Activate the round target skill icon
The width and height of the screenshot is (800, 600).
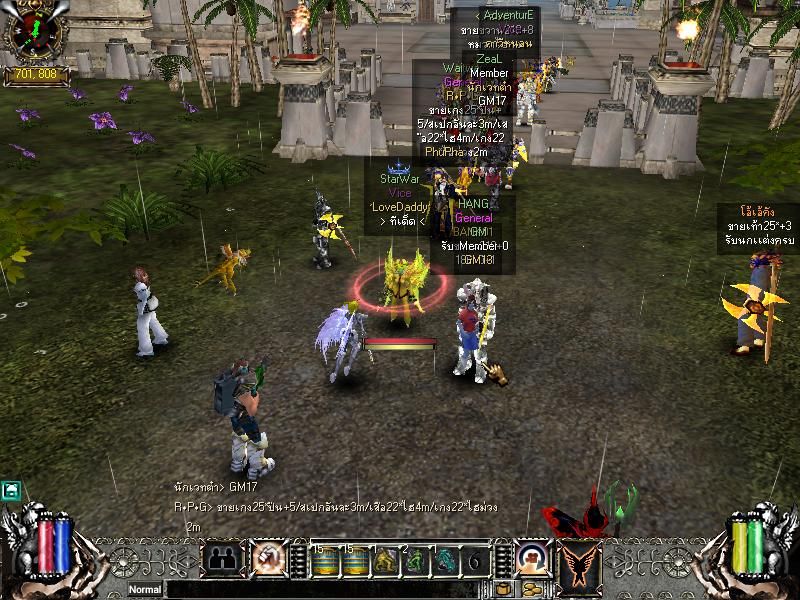coord(533,559)
